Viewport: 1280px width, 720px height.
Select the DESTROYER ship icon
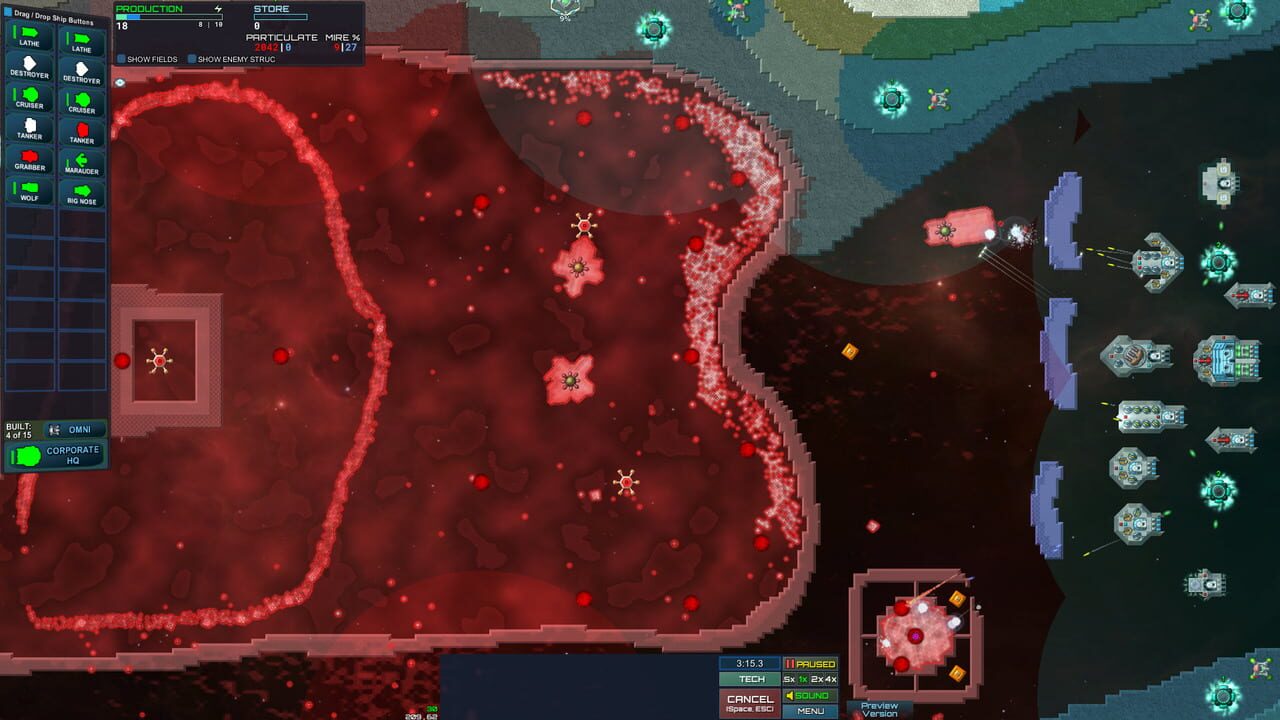28,68
